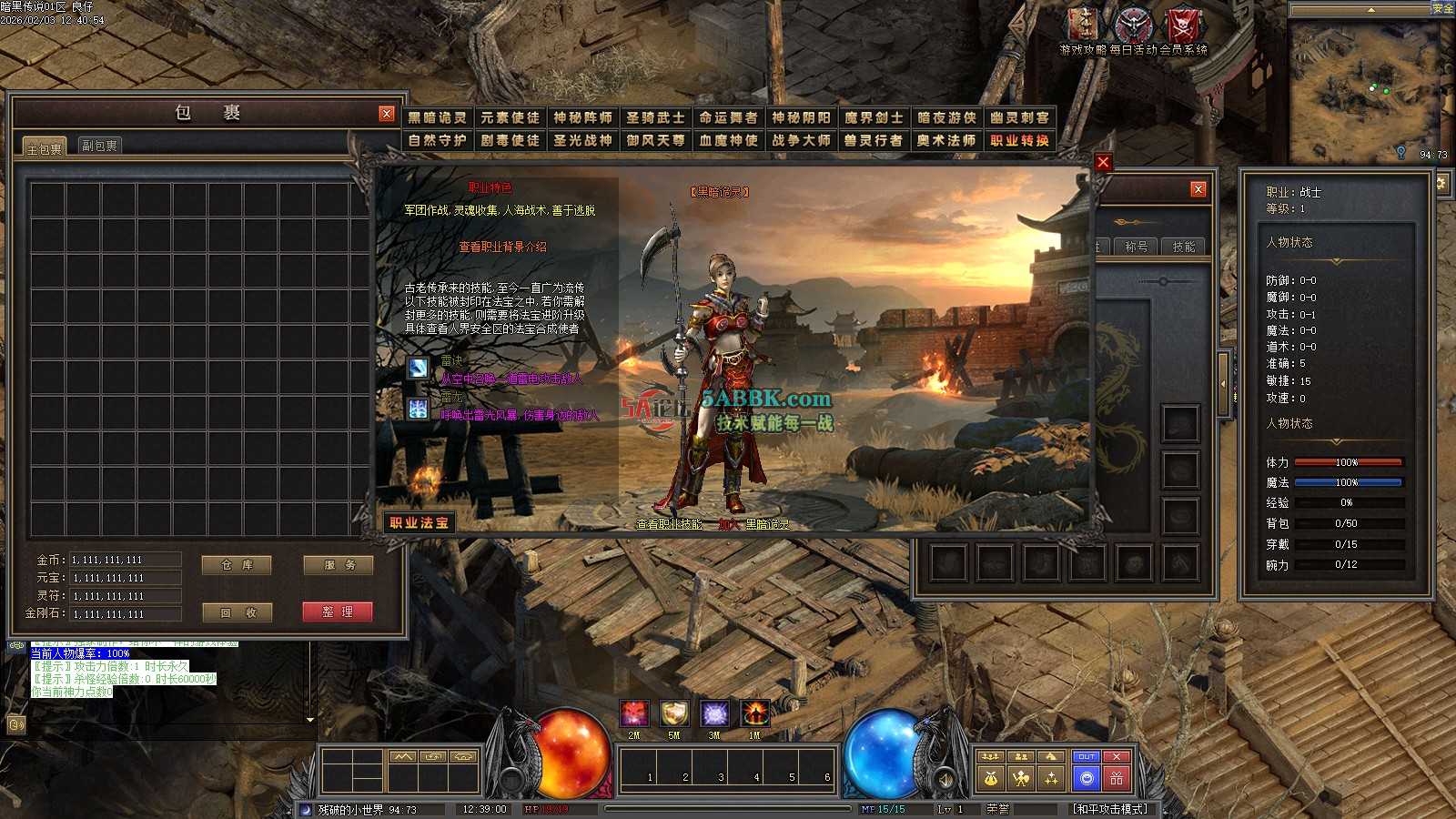Image resolution: width=1456 pixels, height=819 pixels.
Task: Switch to the 称号 title tab
Action: (x=1136, y=247)
